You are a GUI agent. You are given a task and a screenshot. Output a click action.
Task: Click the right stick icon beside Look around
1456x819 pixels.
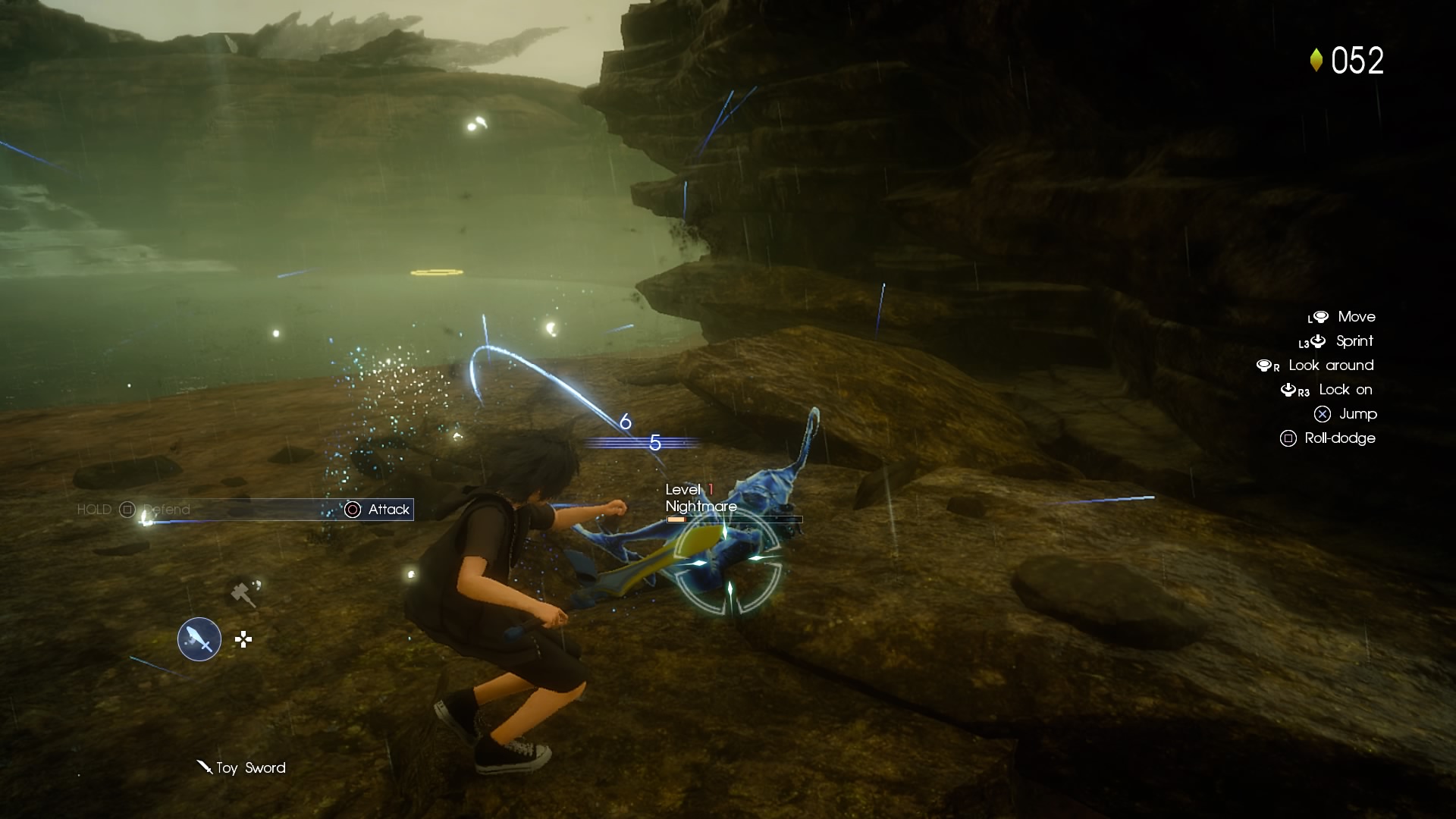pyautogui.click(x=1266, y=365)
